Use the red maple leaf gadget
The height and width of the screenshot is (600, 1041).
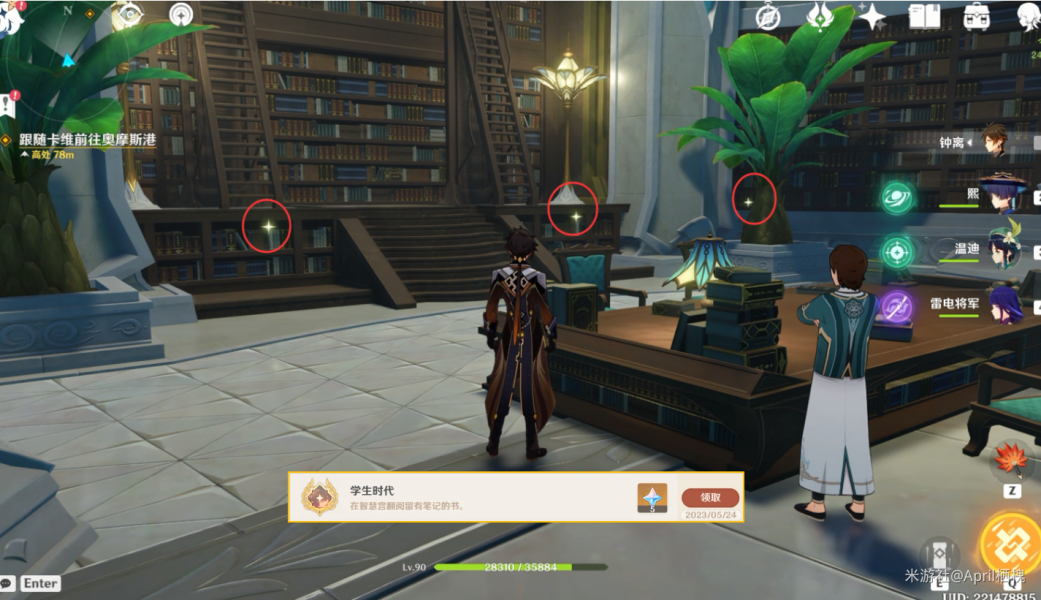tap(1010, 461)
